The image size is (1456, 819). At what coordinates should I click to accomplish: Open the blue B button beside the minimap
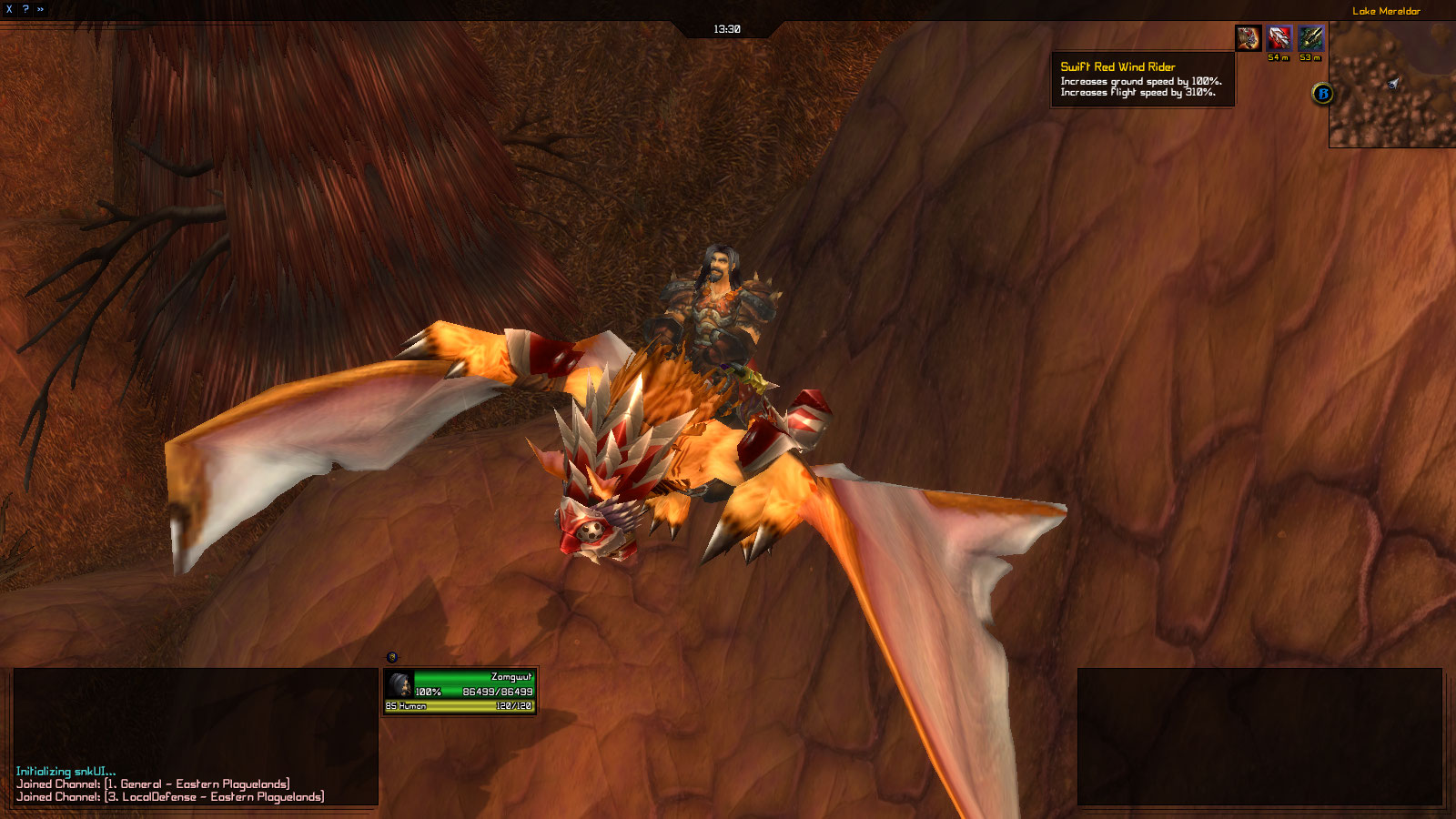[1323, 93]
